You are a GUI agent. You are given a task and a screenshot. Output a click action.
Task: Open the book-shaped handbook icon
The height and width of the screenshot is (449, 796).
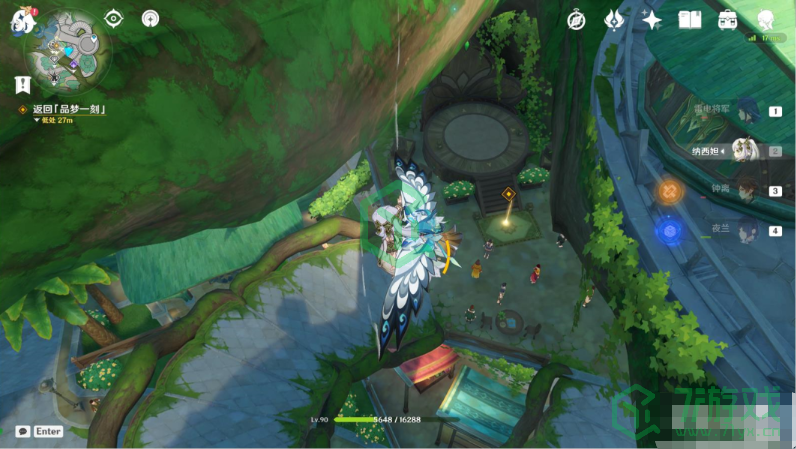[x=689, y=20]
